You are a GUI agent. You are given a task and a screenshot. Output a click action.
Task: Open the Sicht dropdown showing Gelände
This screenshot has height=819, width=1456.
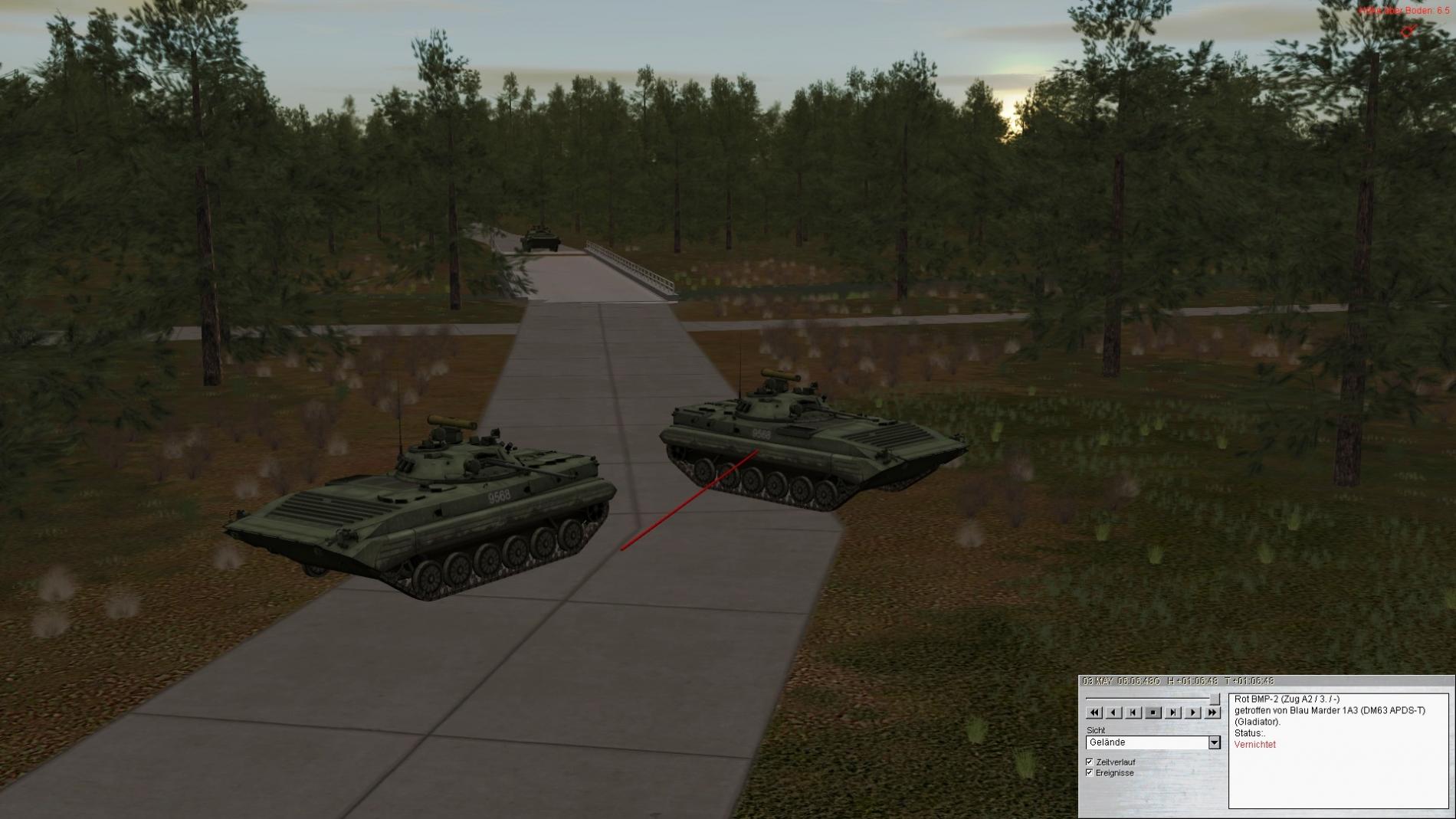pyautogui.click(x=1214, y=742)
